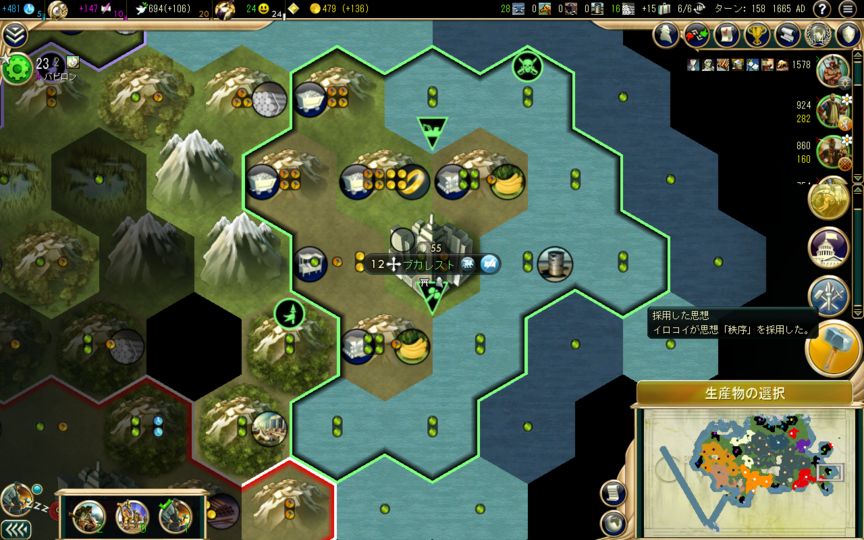
Task: Click the 生産物の選択 production banner
Action: 744,393
